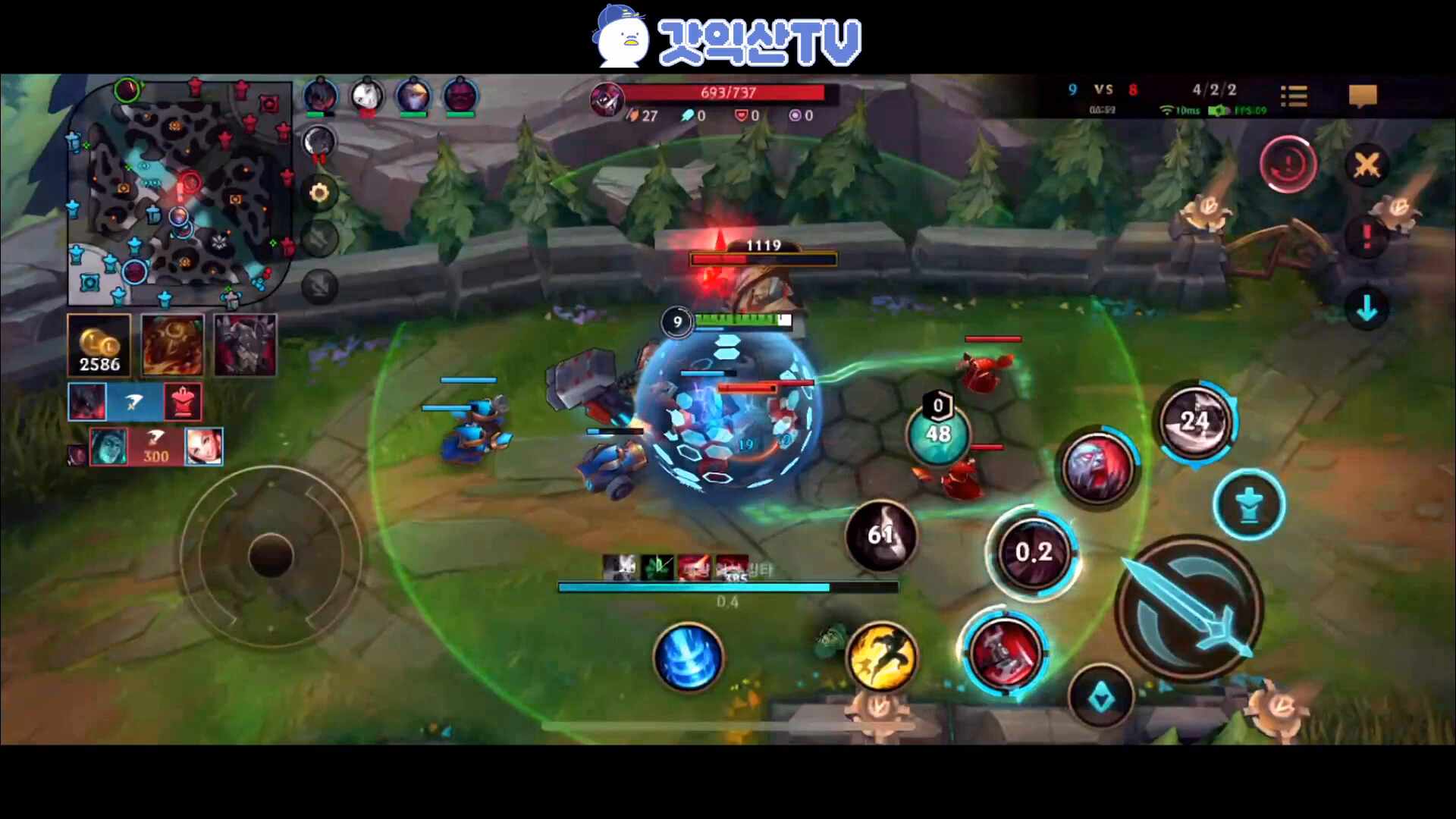The height and width of the screenshot is (819, 1456).
Task: Activate the ability on 24 second cooldown
Action: click(1195, 422)
